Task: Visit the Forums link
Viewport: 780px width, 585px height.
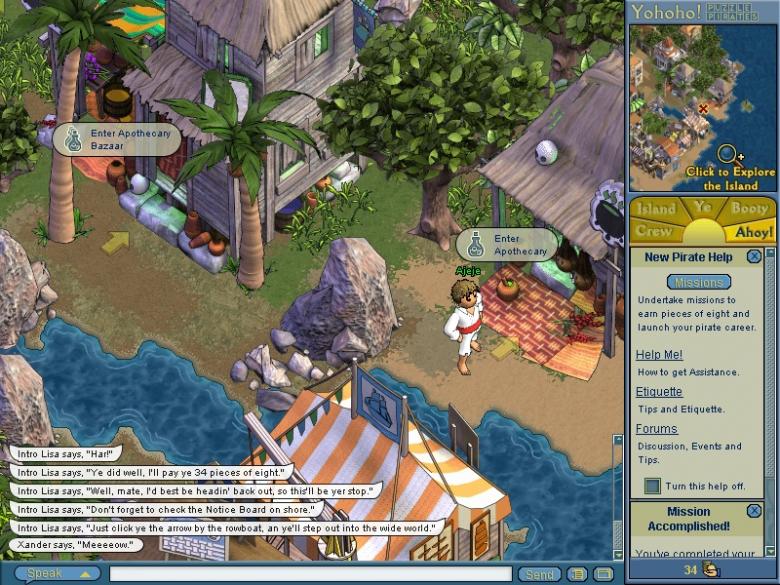Action: click(656, 429)
